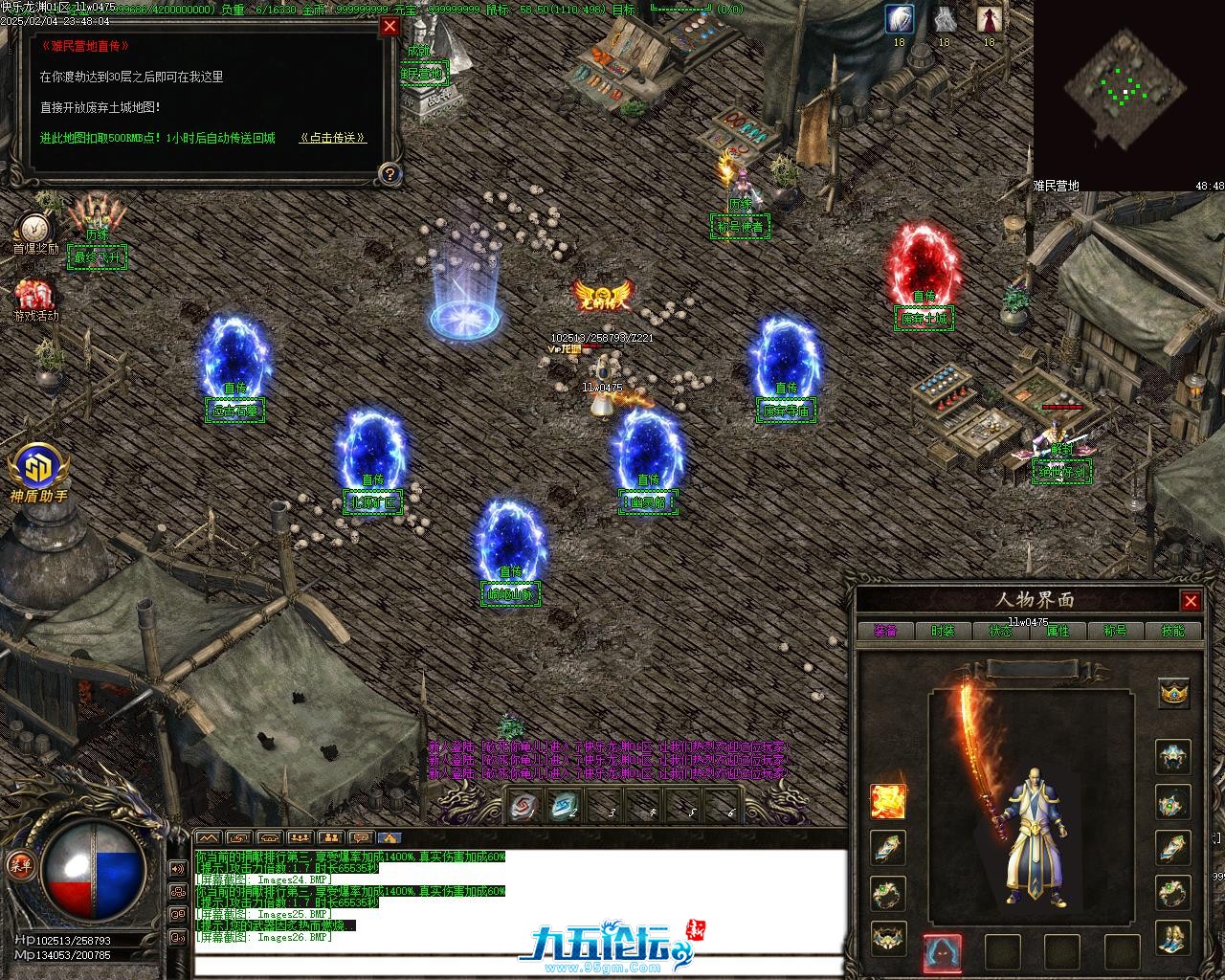Switch to the 技能 skills tab
1225x980 pixels.
[x=1172, y=631]
